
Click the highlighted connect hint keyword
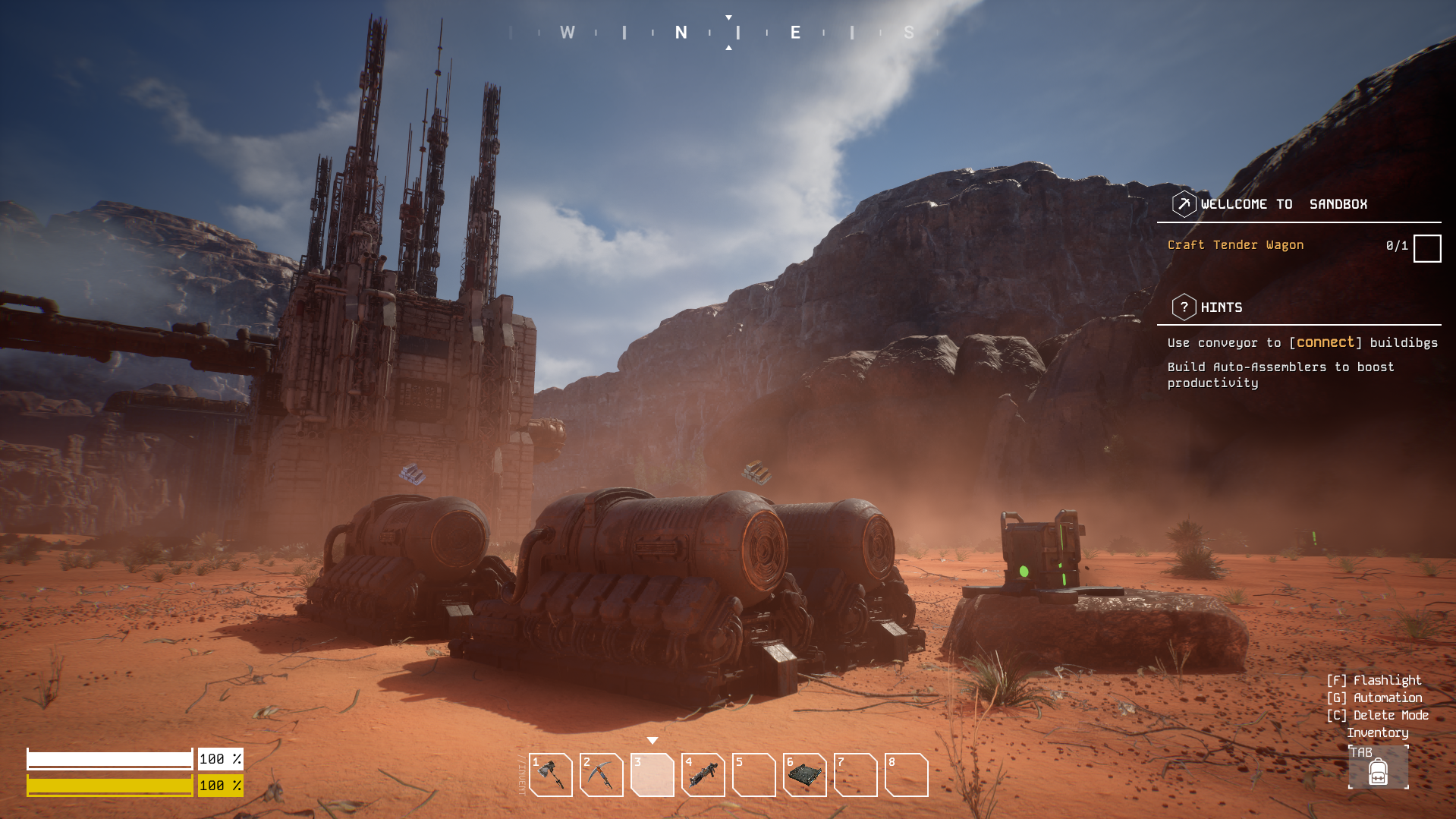(x=1325, y=342)
